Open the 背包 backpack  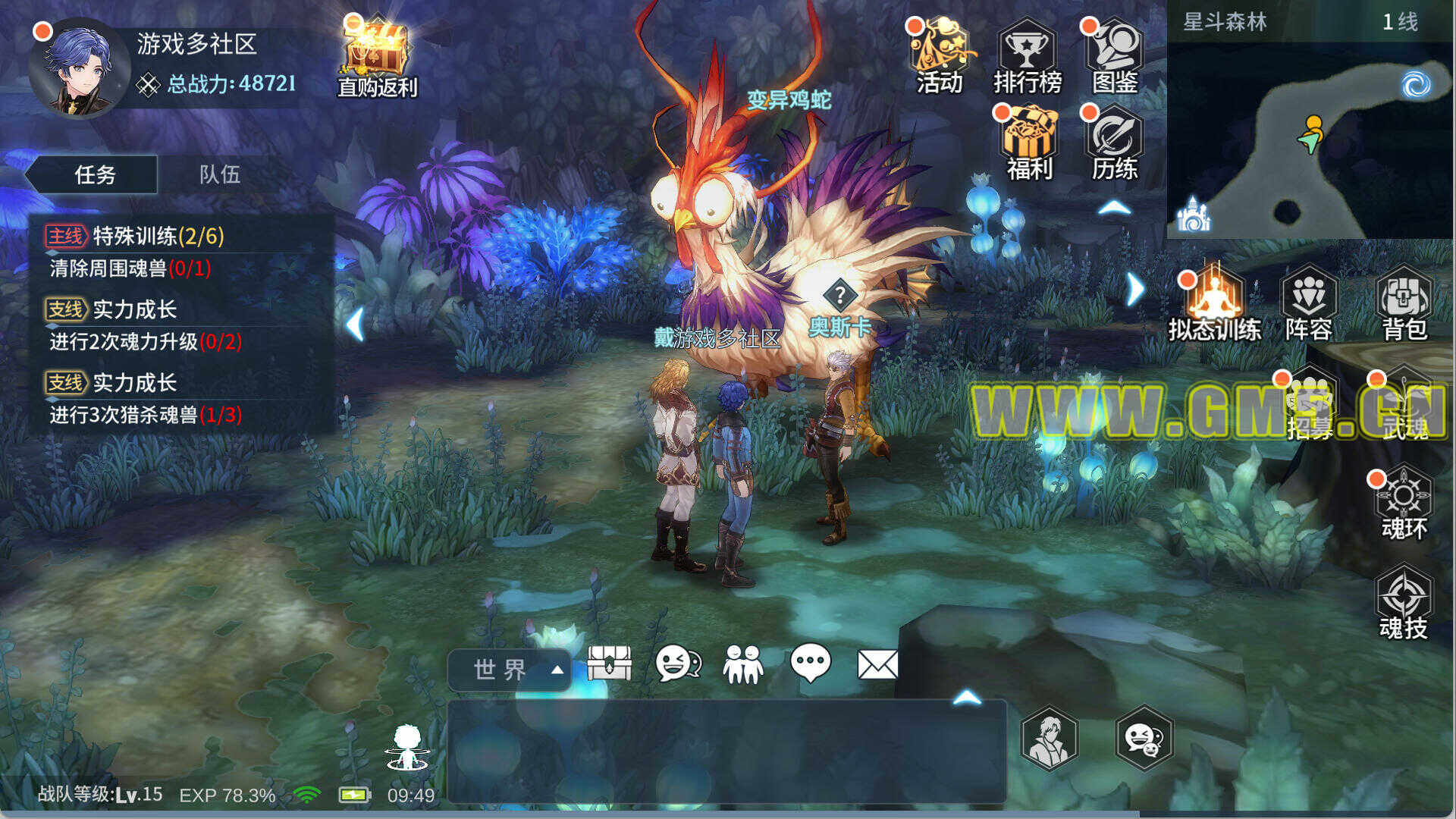(1404, 303)
